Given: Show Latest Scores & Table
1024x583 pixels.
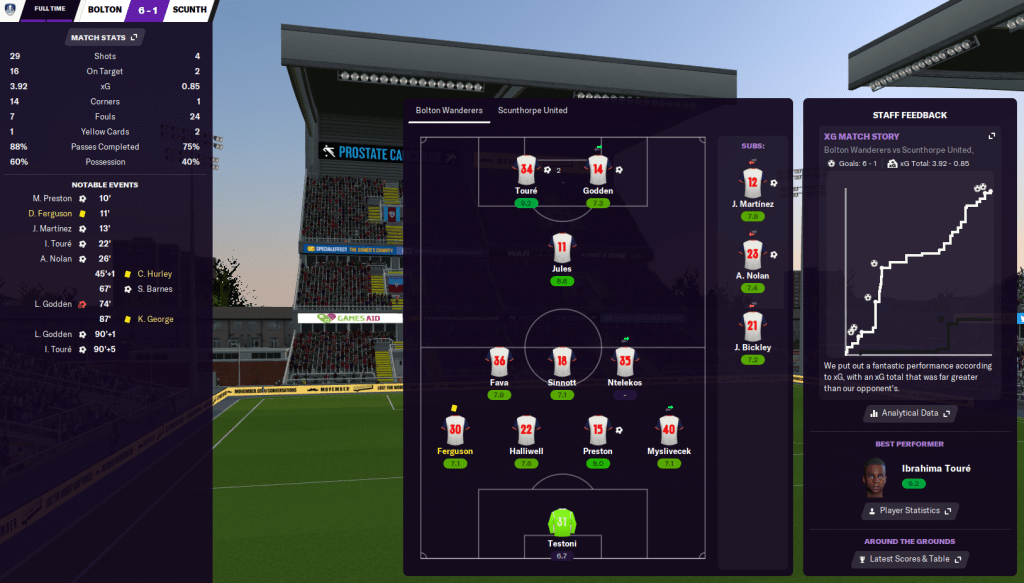Looking at the screenshot, I should pyautogui.click(x=908, y=559).
